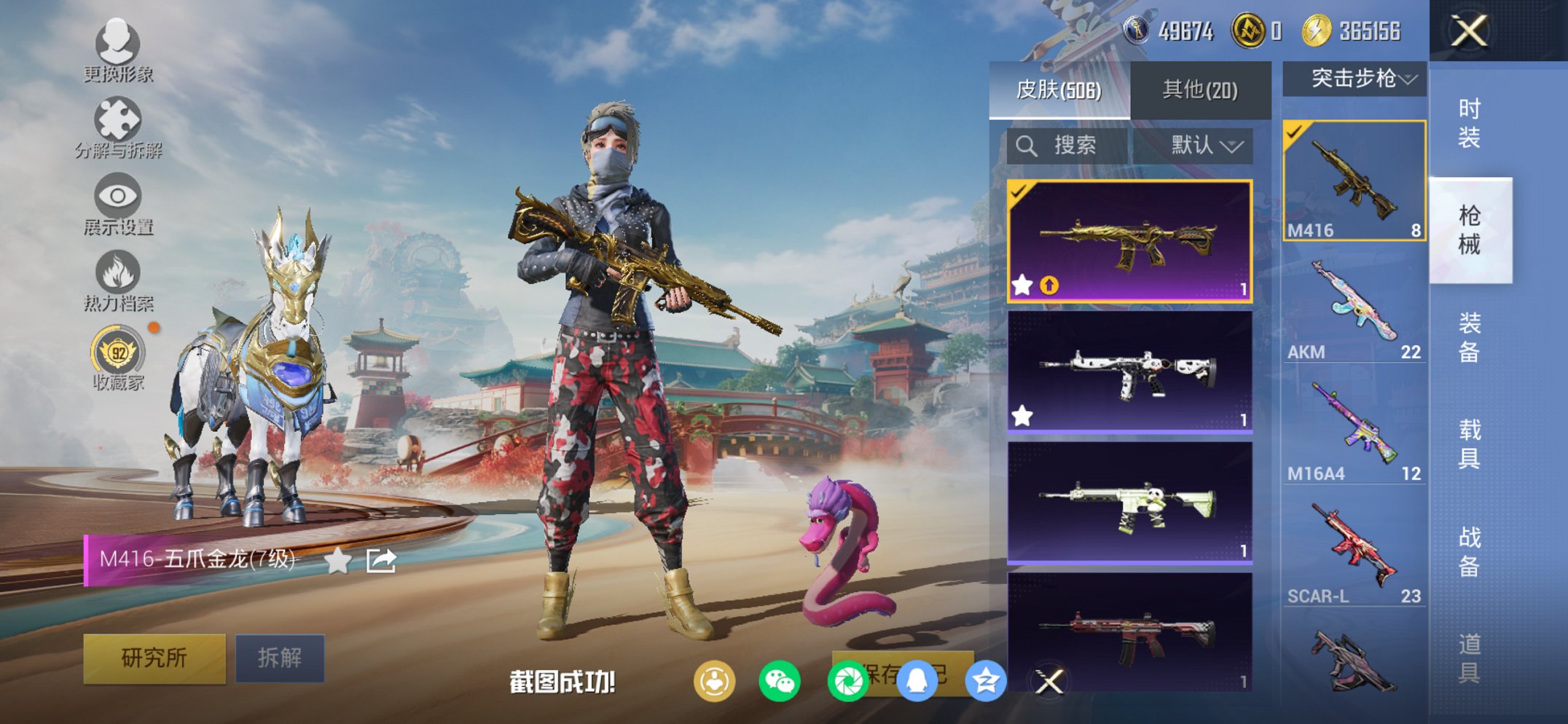Toggle the favorite star next to M416-五爪金龙(7级)
This screenshot has height=724, width=1568.
point(337,560)
